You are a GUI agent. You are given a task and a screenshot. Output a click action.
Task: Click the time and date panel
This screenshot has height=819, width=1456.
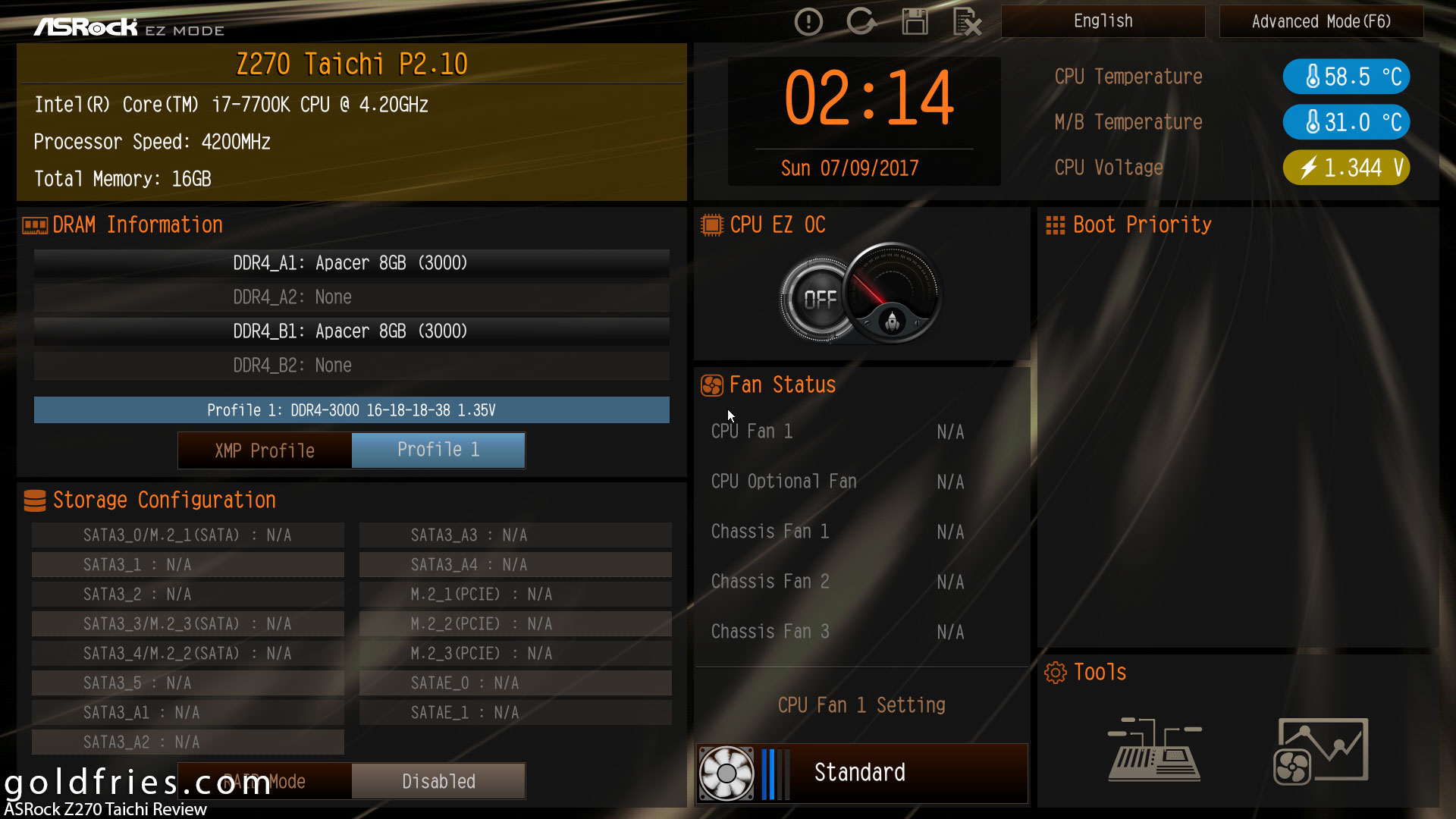coord(864,121)
